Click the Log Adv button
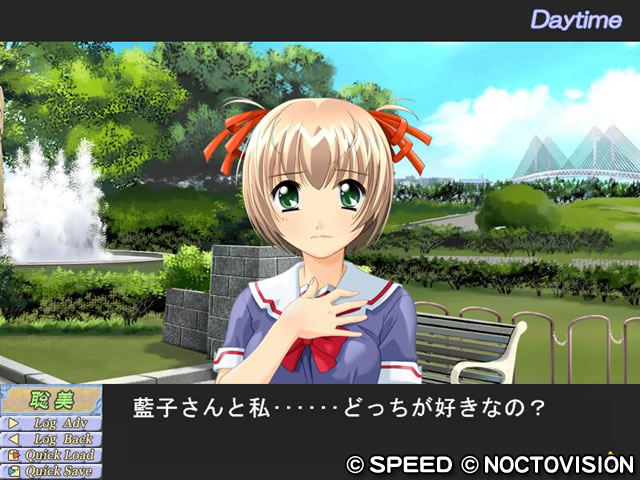This screenshot has width=640, height=480. pyautogui.click(x=52, y=423)
